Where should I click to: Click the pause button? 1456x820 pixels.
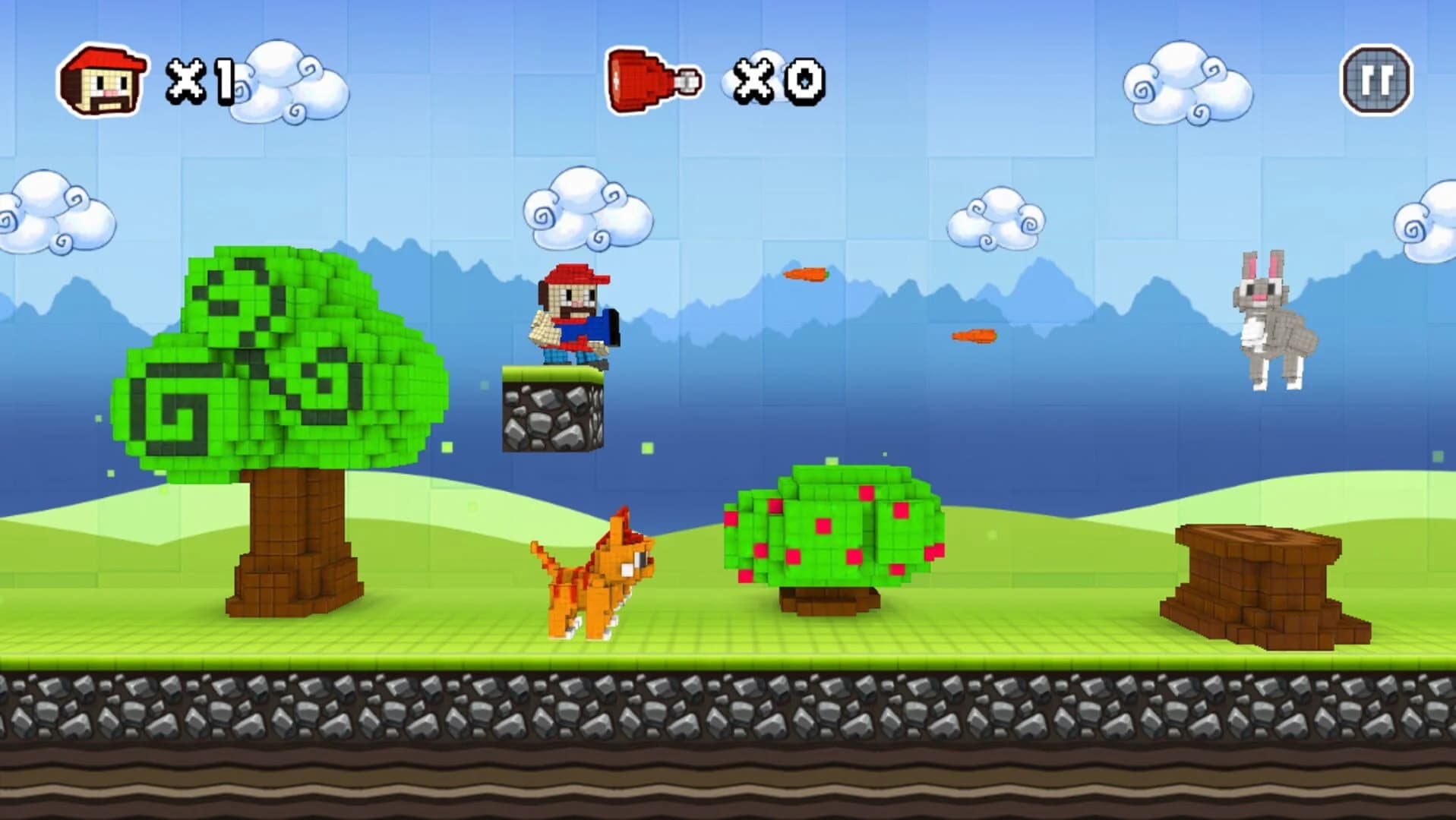(x=1376, y=80)
